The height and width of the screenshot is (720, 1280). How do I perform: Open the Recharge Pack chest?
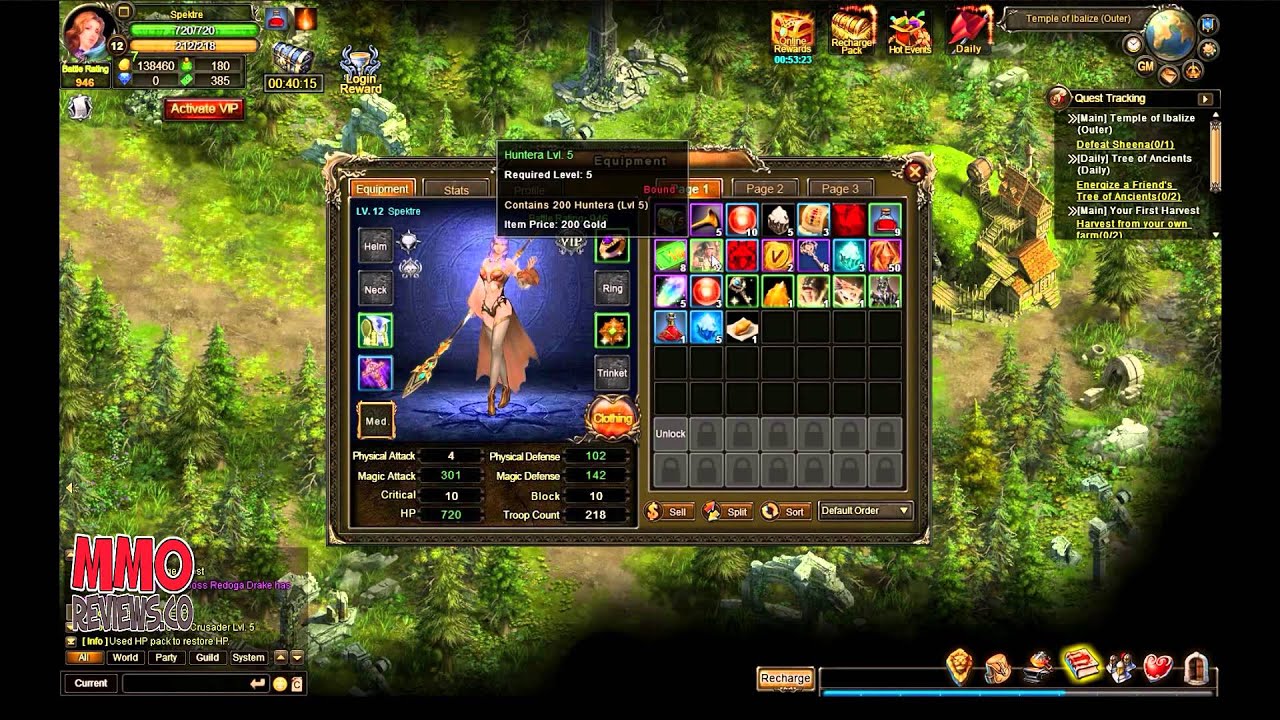852,32
